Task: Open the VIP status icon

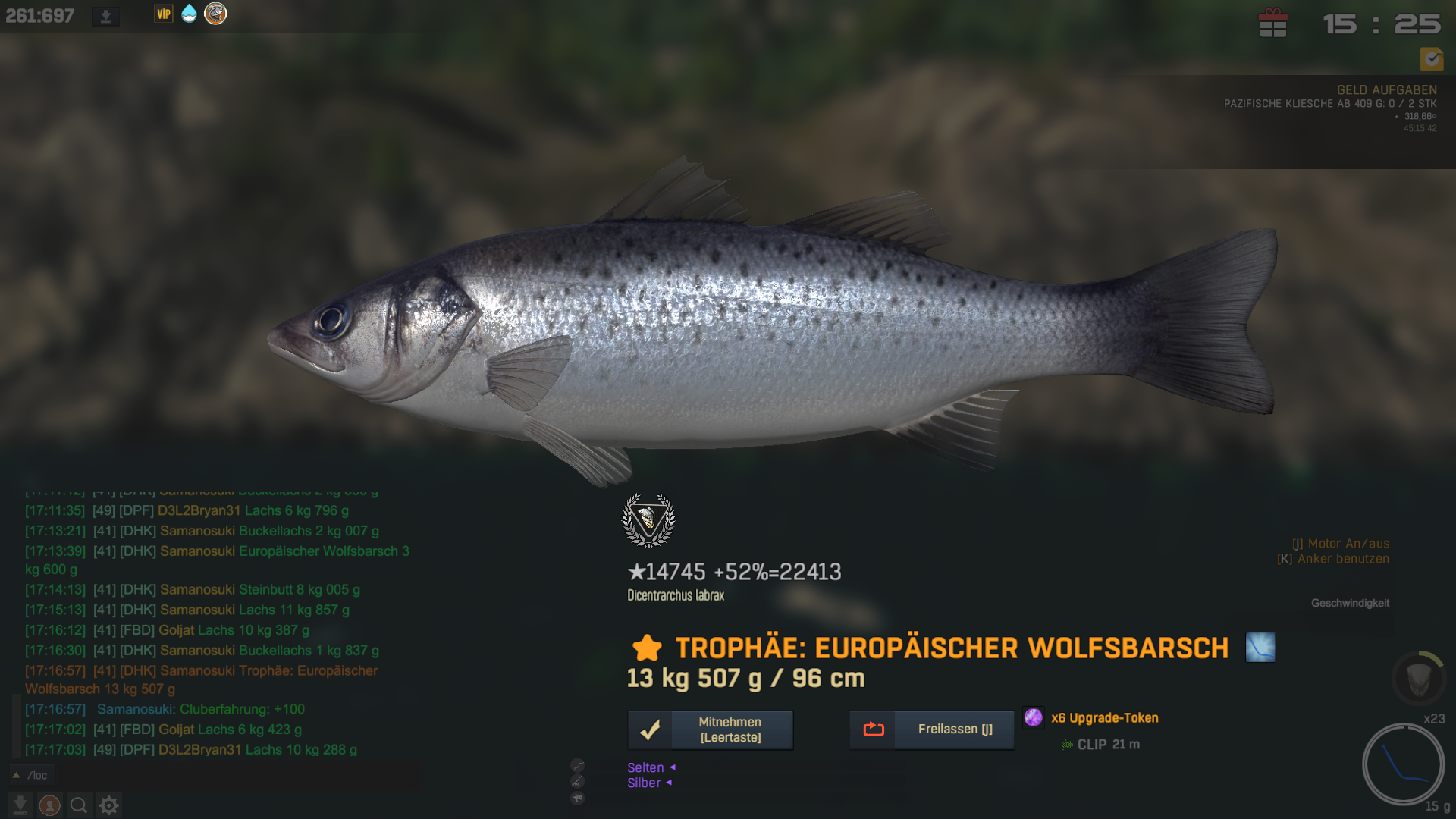Action: (x=164, y=14)
